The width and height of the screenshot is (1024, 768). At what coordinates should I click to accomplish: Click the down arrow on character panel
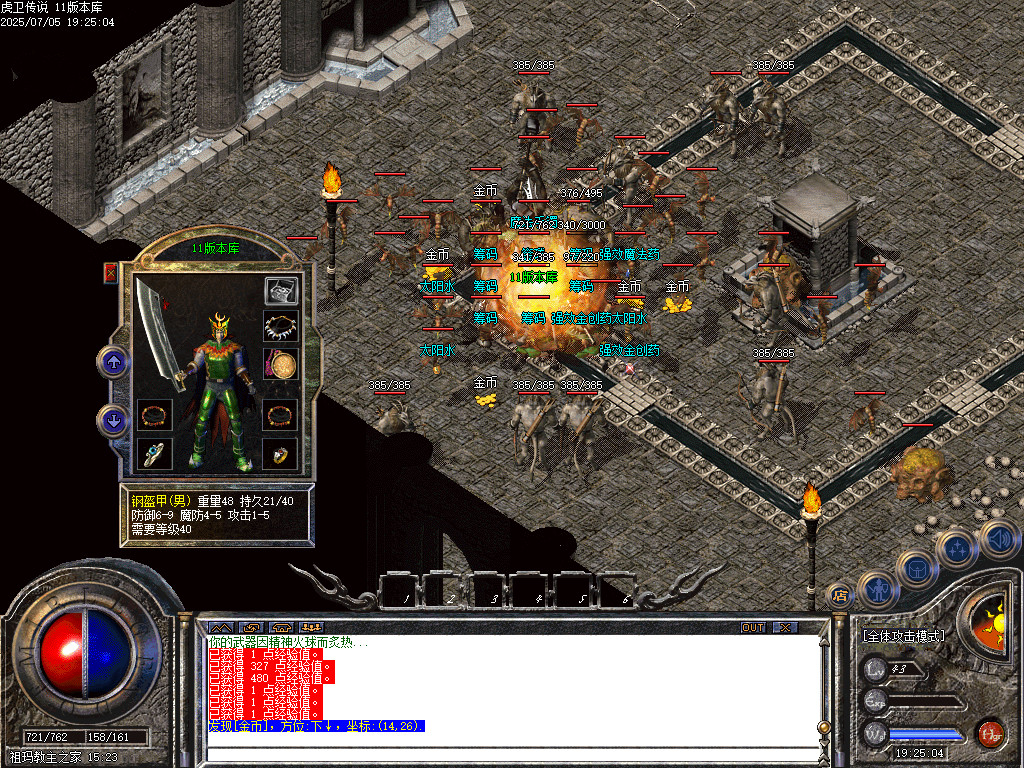click(x=113, y=420)
